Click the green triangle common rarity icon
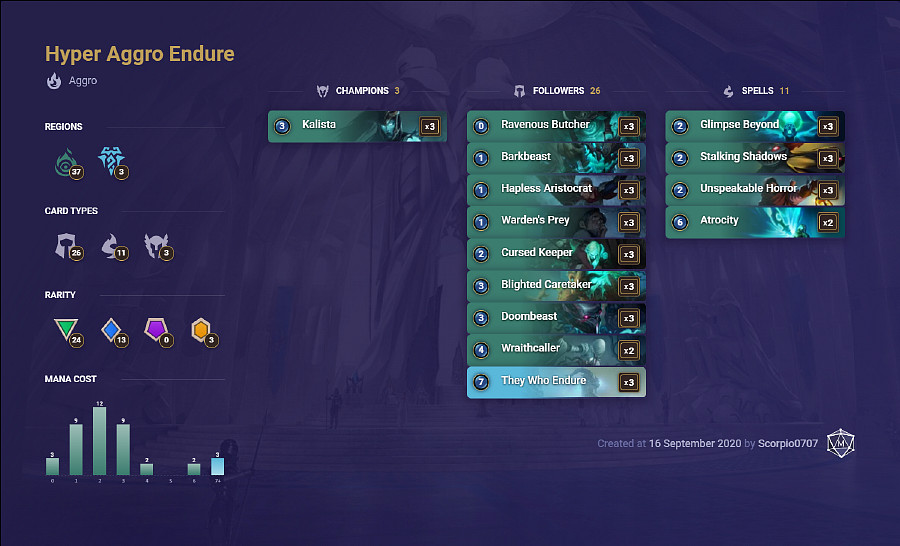900x546 pixels. click(x=65, y=329)
